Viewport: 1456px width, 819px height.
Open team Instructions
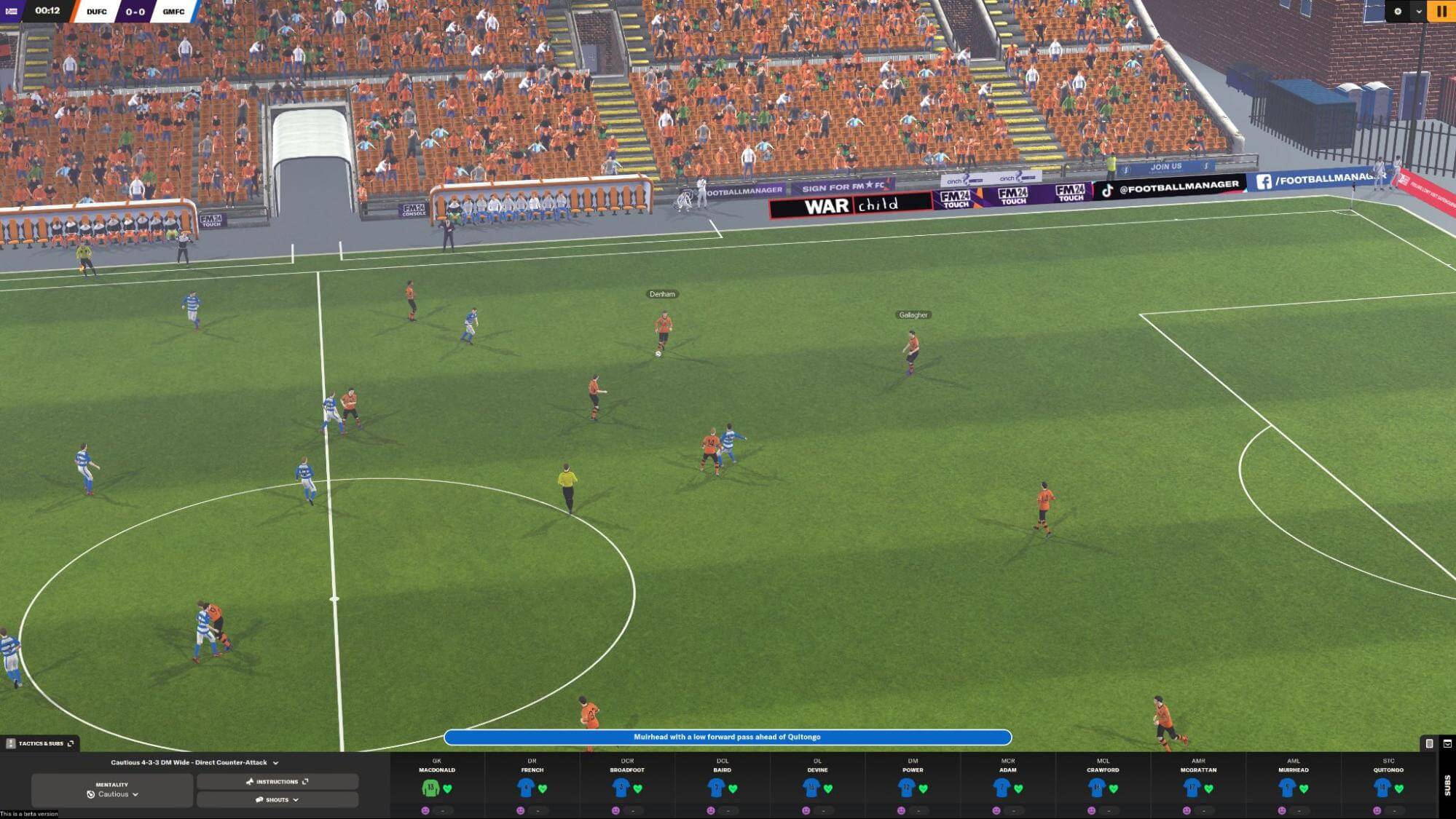(x=277, y=782)
